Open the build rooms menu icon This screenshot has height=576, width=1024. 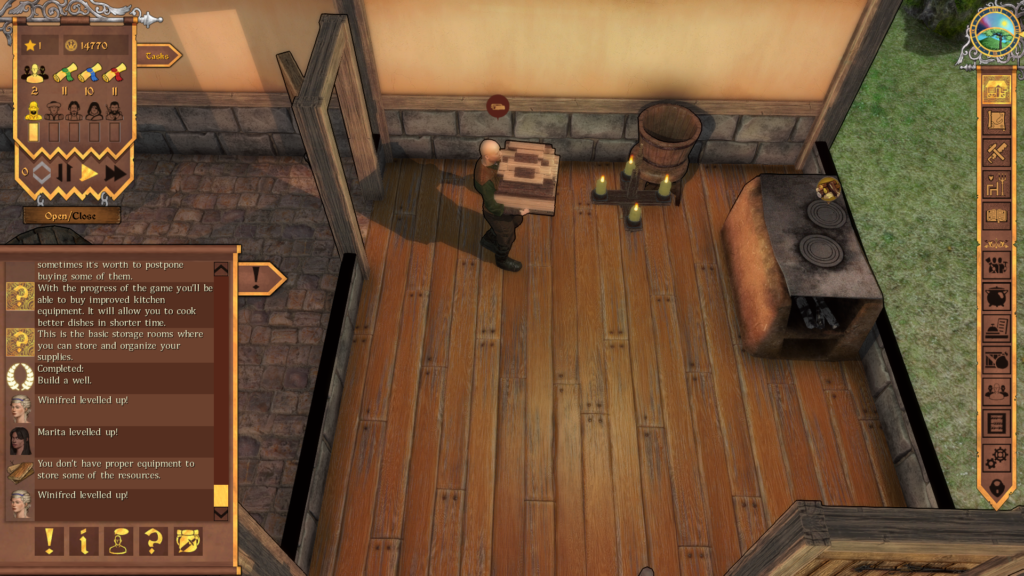(x=995, y=90)
